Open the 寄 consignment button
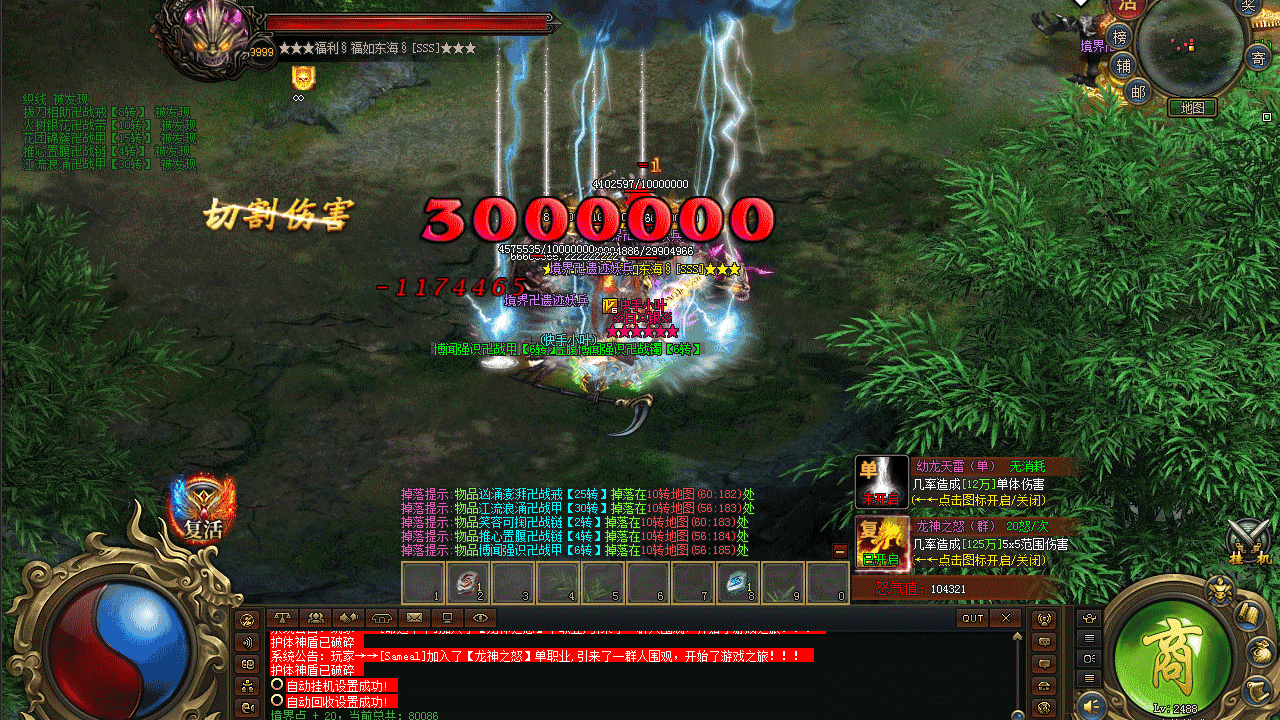This screenshot has width=1280, height=720. 1257,58
